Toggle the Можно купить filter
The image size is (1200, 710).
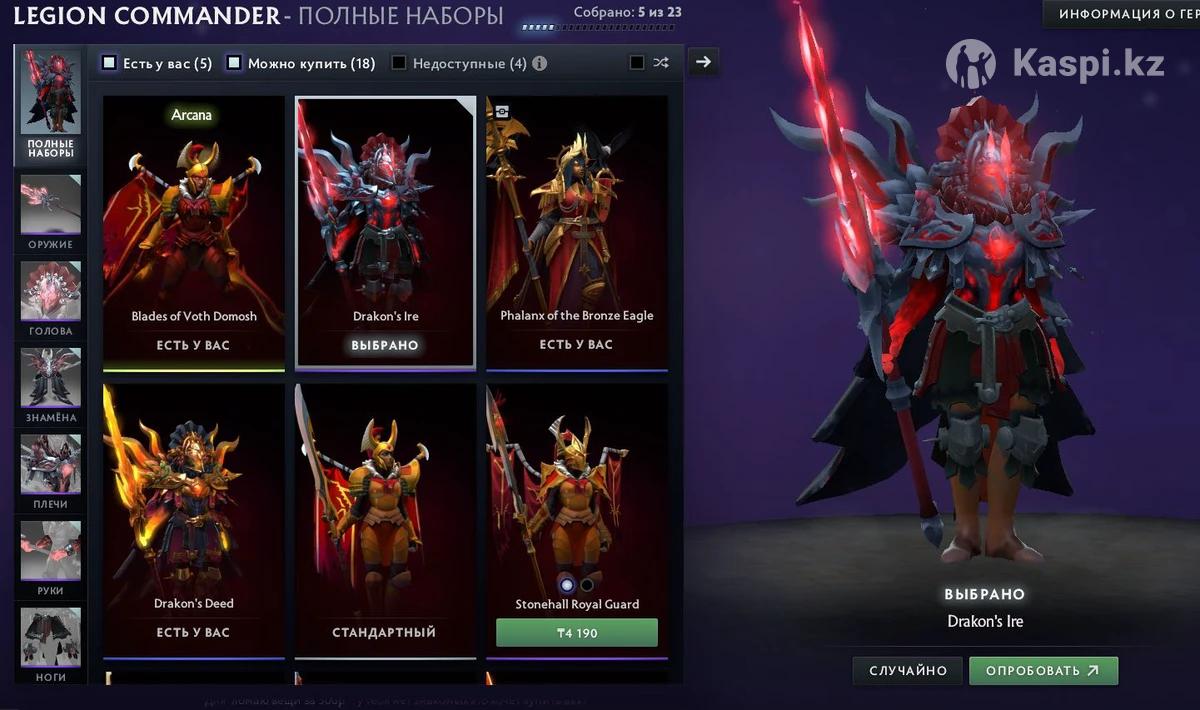(234, 63)
